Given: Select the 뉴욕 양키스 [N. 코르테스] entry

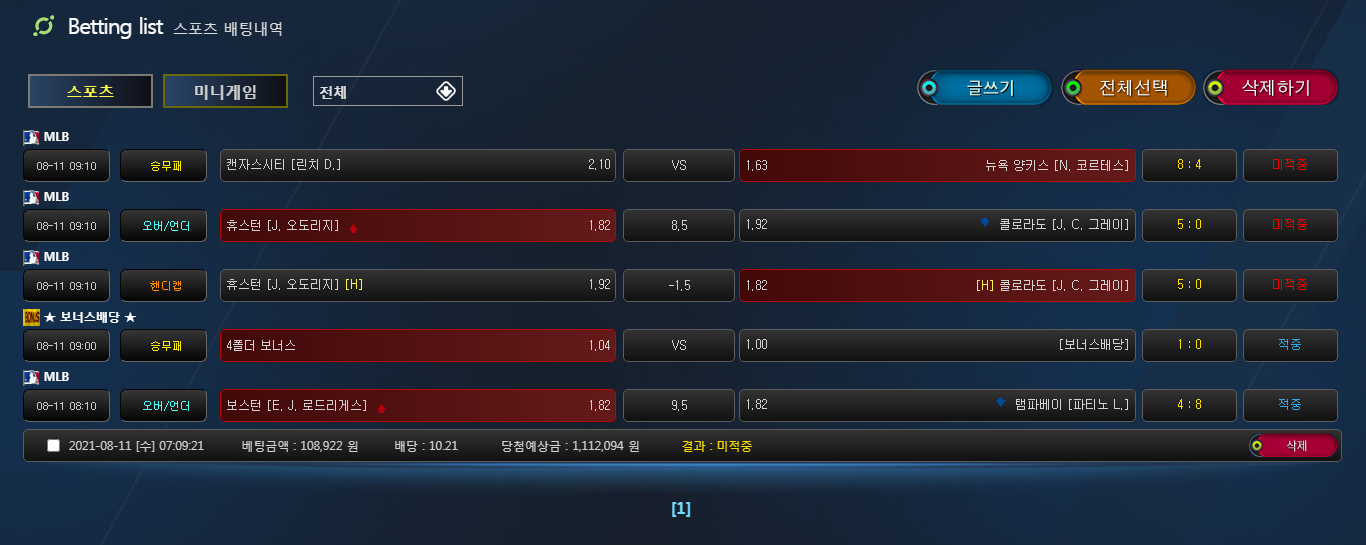Looking at the screenshot, I should [x=937, y=165].
